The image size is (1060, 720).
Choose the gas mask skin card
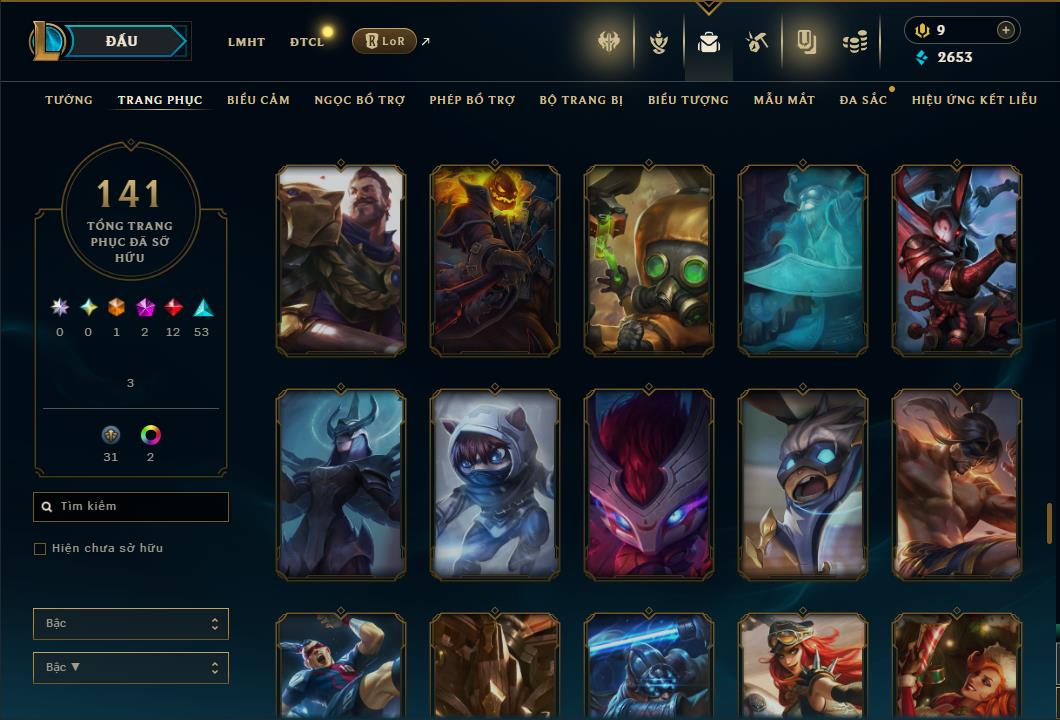[x=649, y=261]
